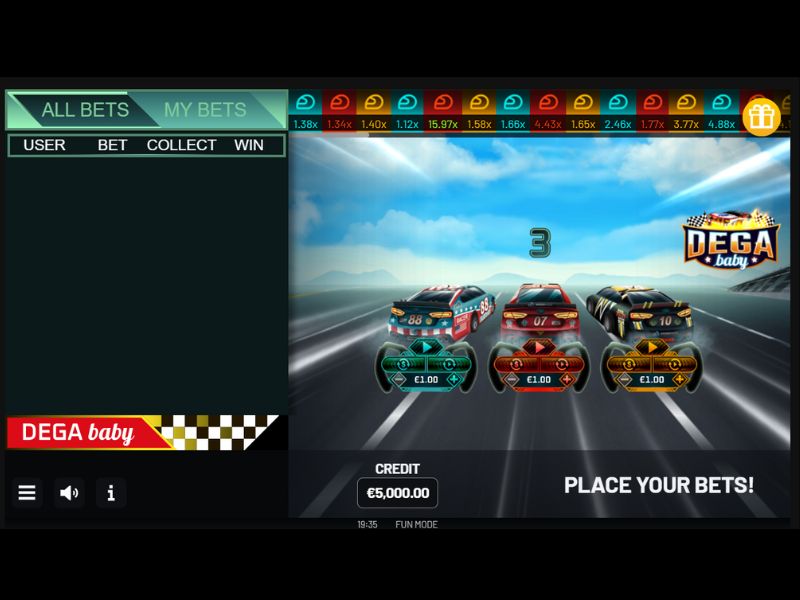Increase the yellow car bet amount

click(x=681, y=380)
